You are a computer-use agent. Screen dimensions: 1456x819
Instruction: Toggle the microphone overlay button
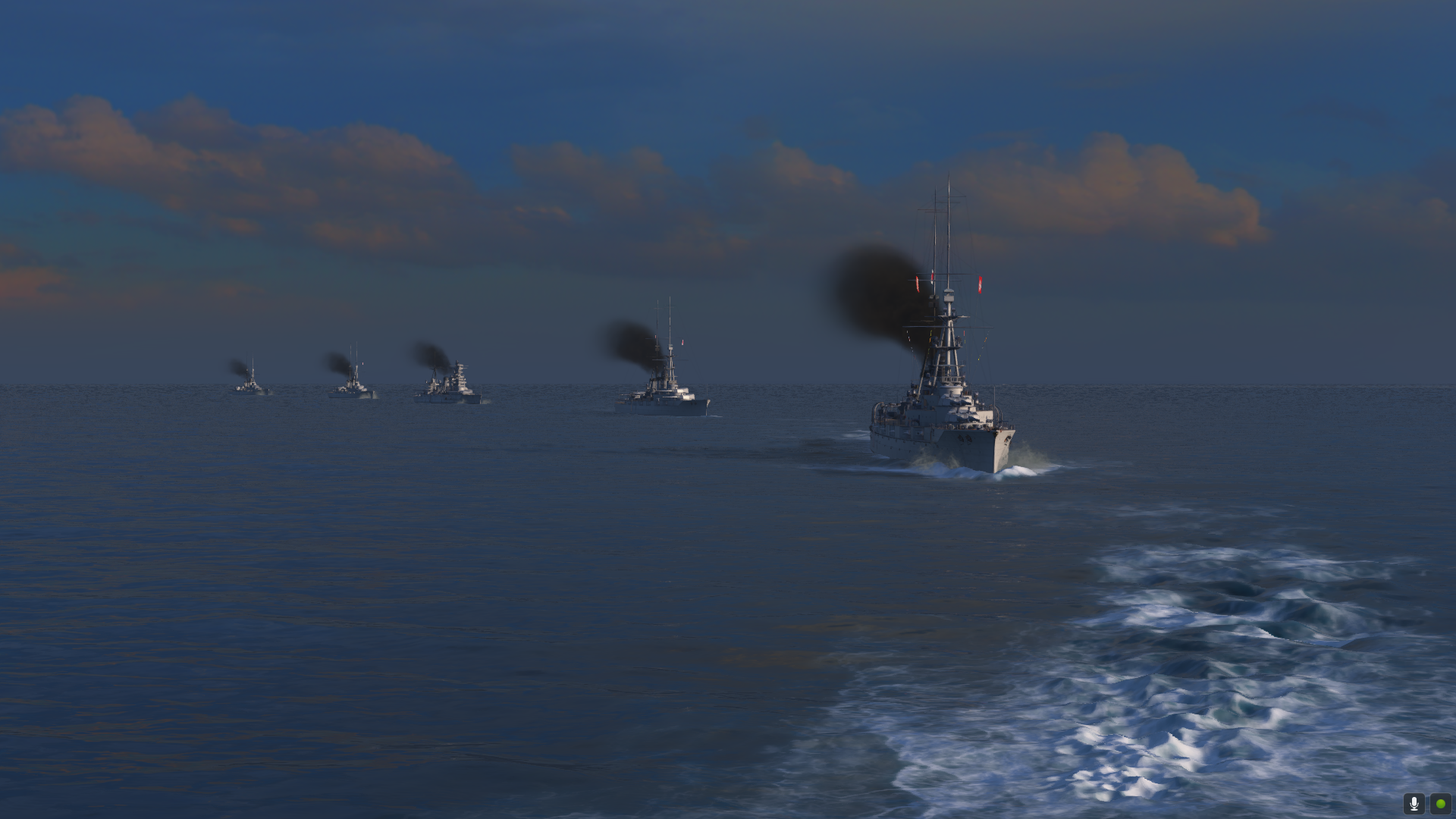click(1414, 803)
